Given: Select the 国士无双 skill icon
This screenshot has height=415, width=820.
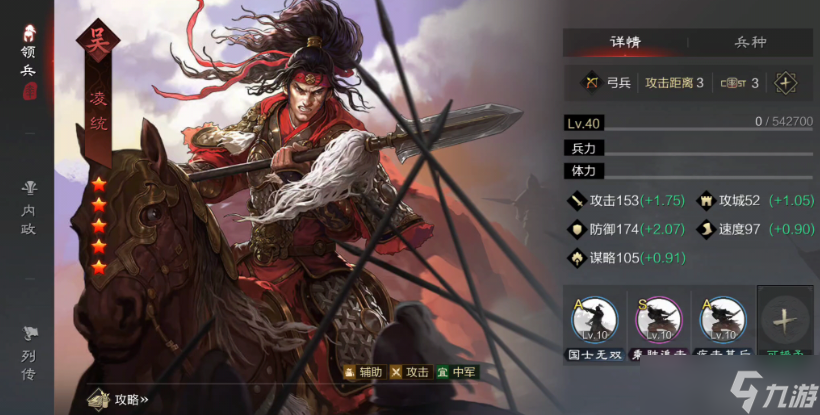Looking at the screenshot, I should 594,320.
